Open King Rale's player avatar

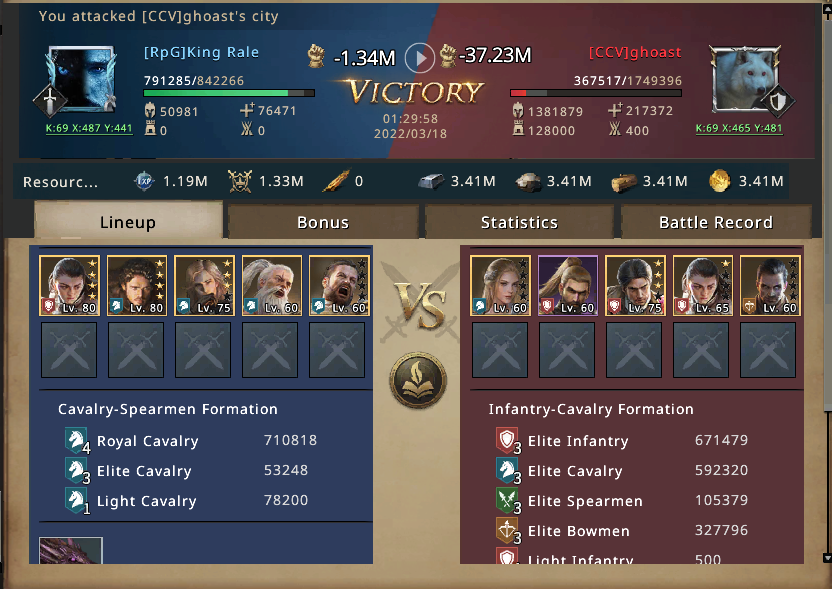tap(82, 82)
